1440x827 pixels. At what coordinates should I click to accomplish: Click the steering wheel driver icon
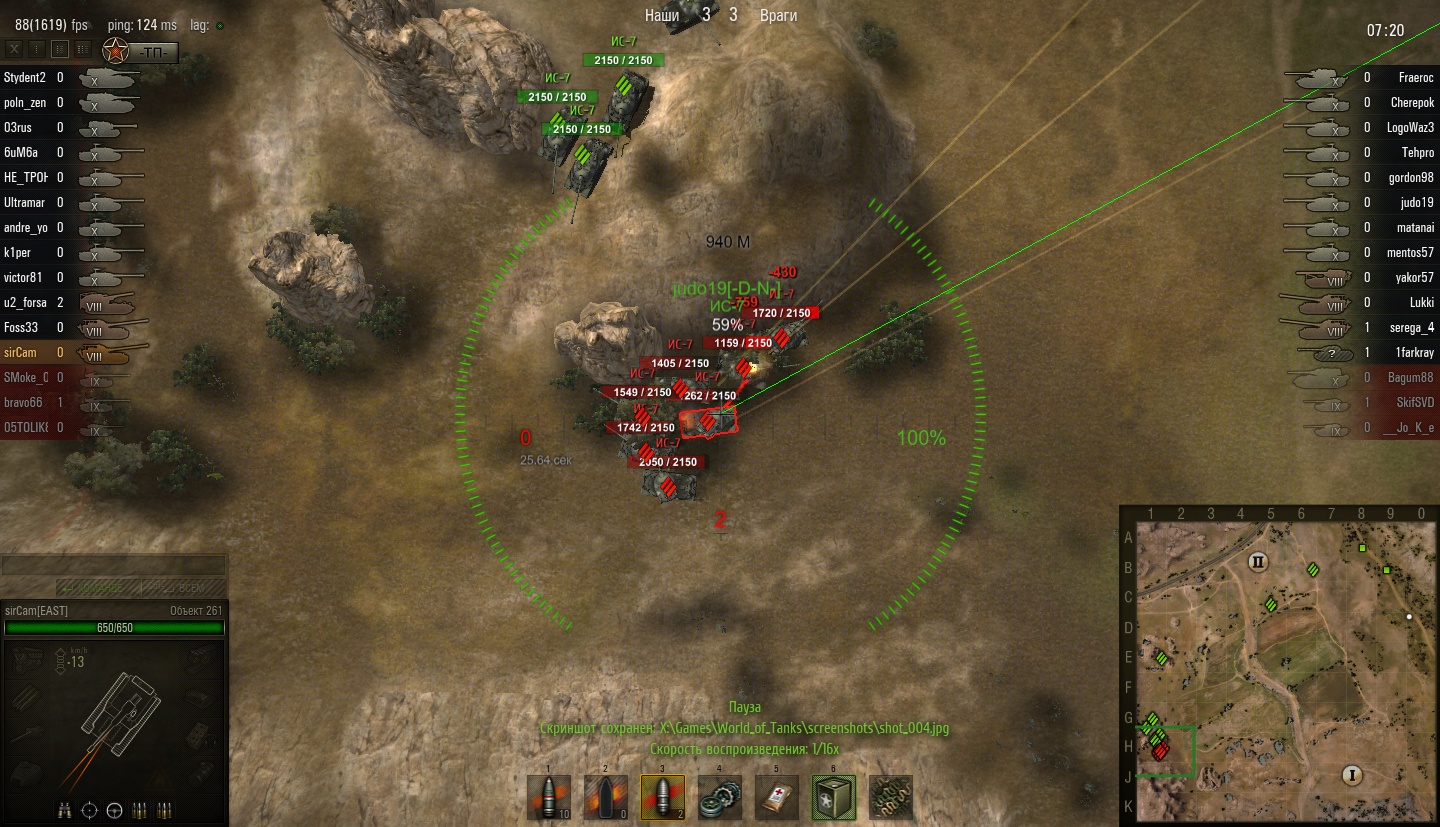click(114, 808)
